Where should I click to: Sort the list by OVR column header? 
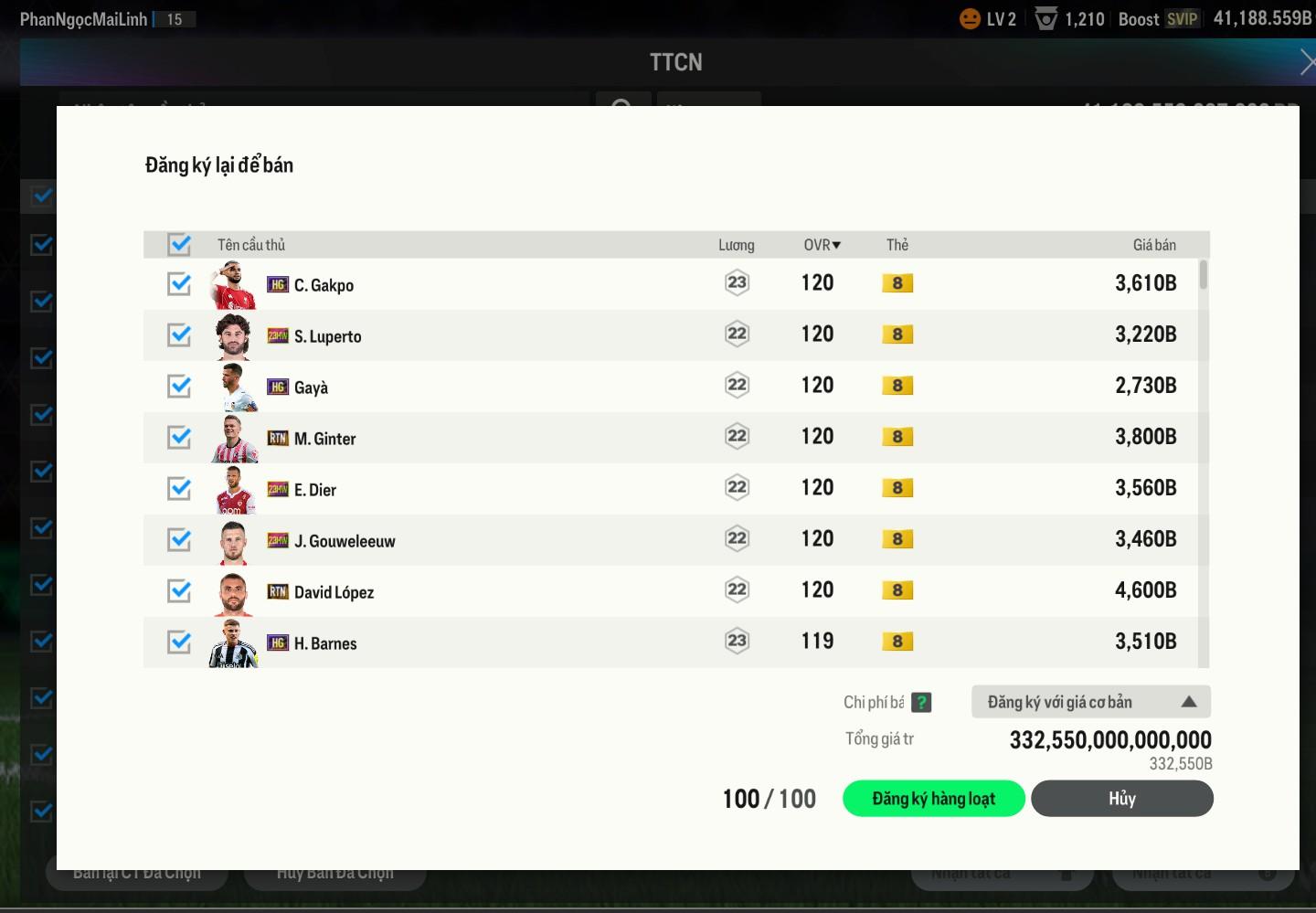coord(822,245)
